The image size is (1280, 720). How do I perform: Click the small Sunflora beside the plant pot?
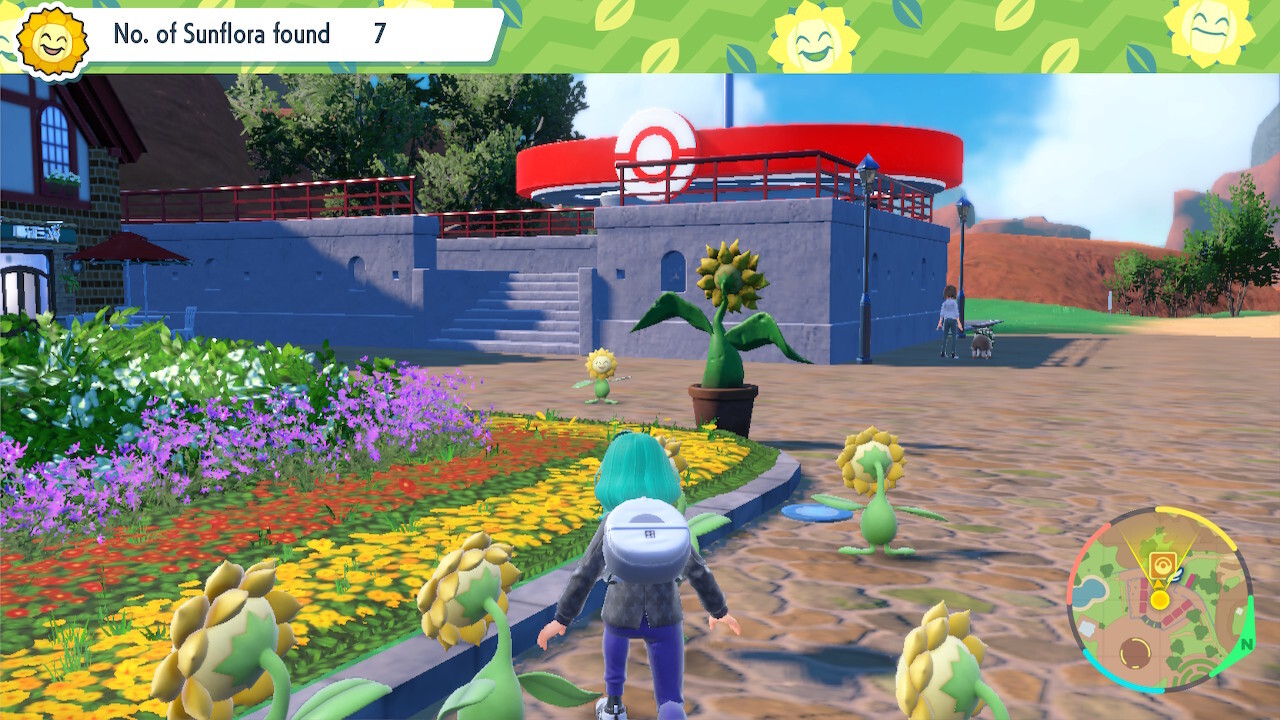pos(599,372)
